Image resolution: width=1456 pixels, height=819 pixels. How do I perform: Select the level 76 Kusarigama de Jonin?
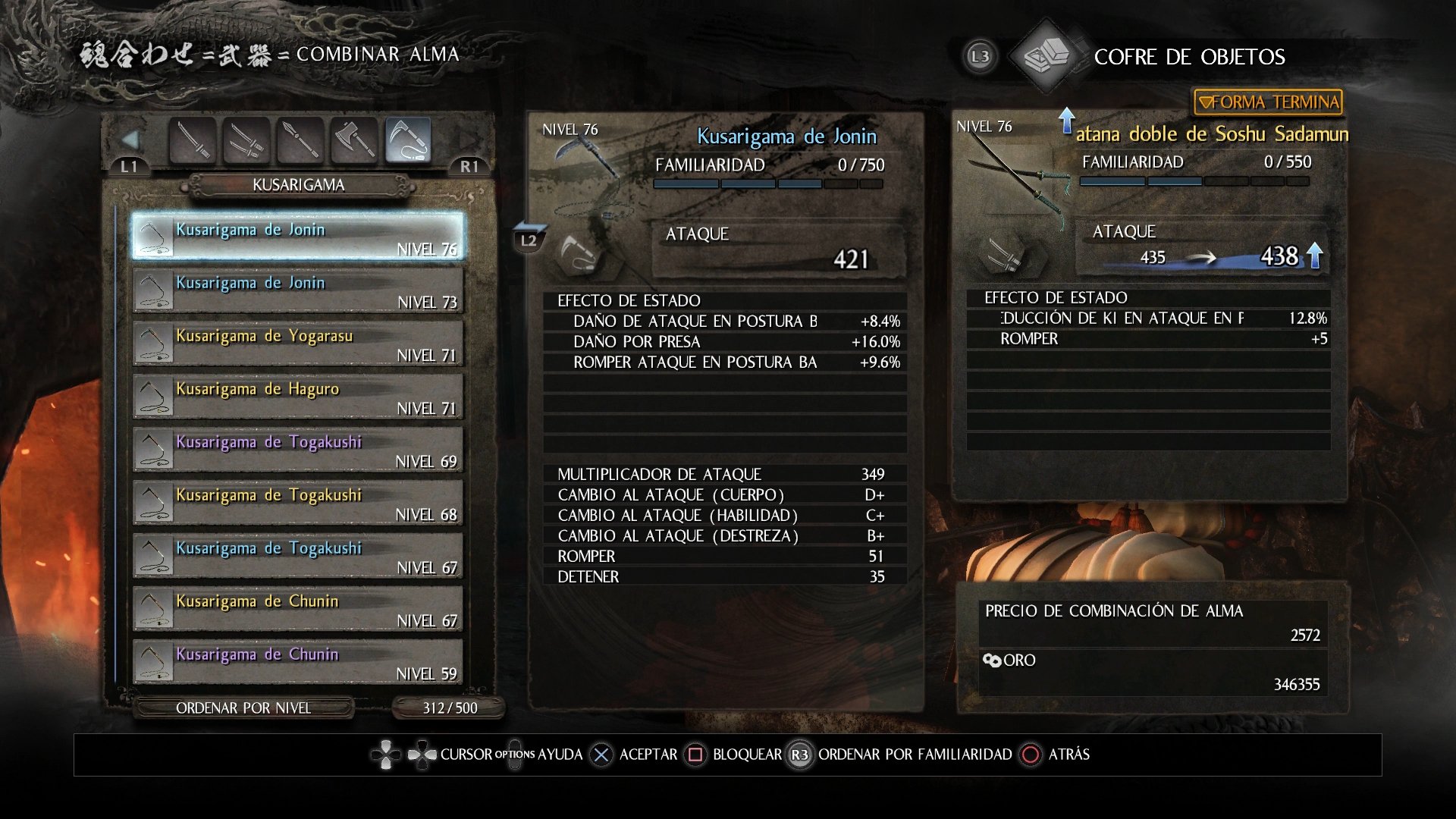click(x=297, y=237)
